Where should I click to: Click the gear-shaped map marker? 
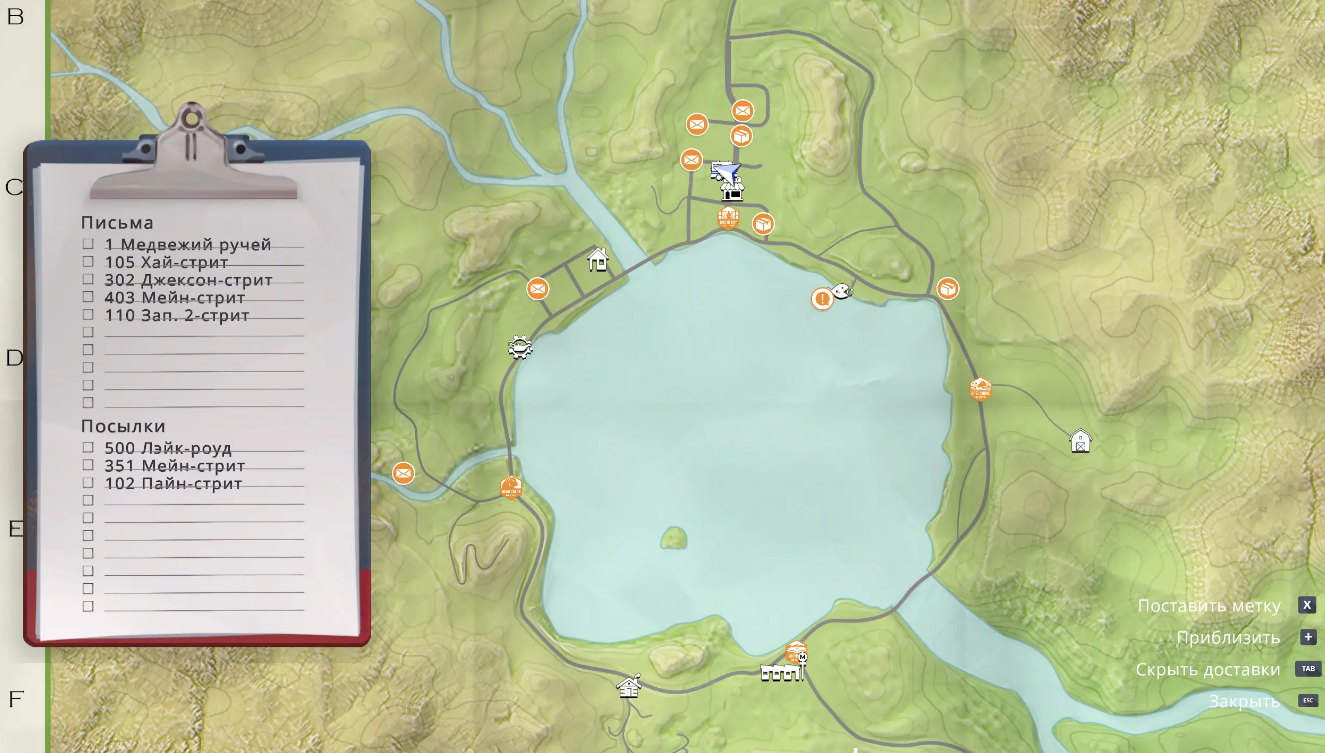coord(520,347)
